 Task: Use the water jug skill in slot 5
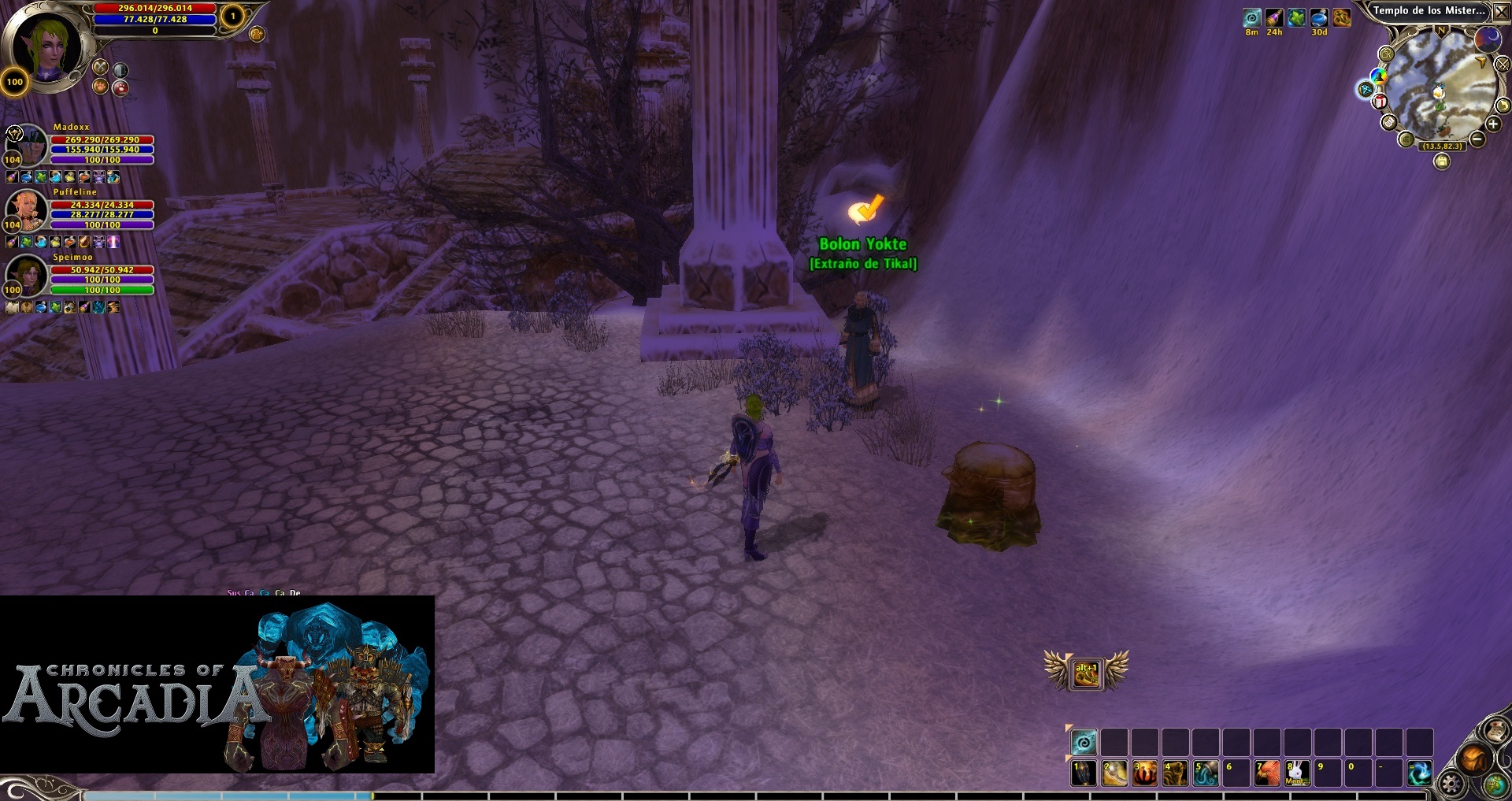(x=1205, y=773)
